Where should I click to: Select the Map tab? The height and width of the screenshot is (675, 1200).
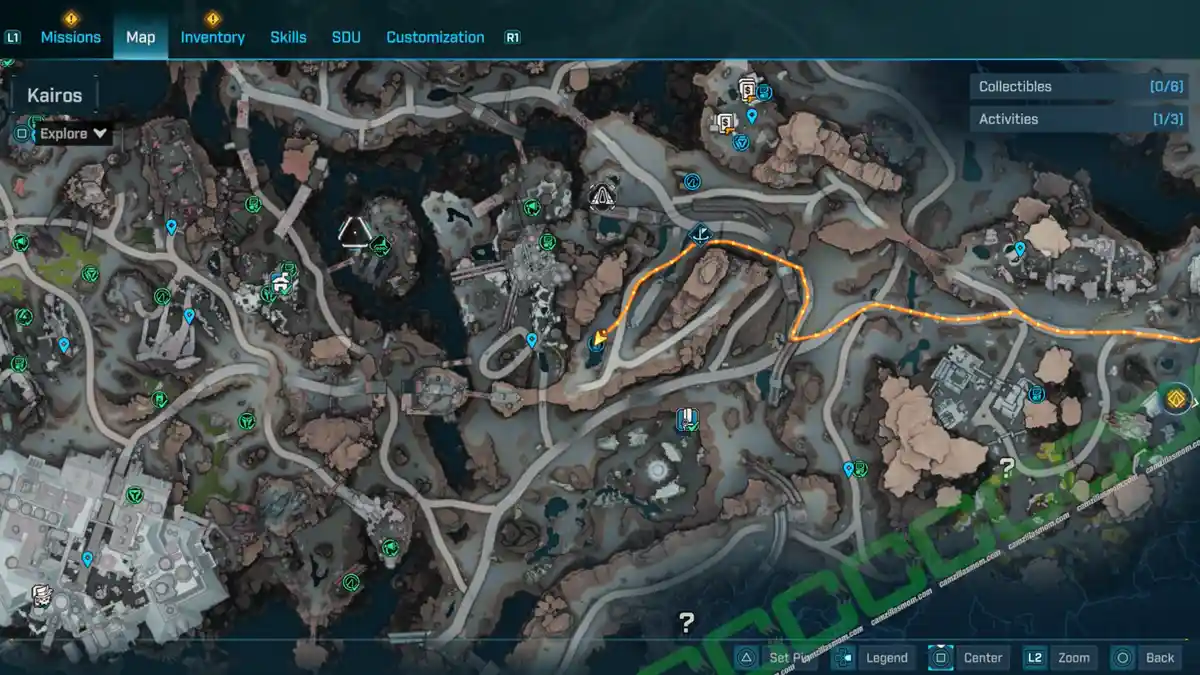[140, 37]
